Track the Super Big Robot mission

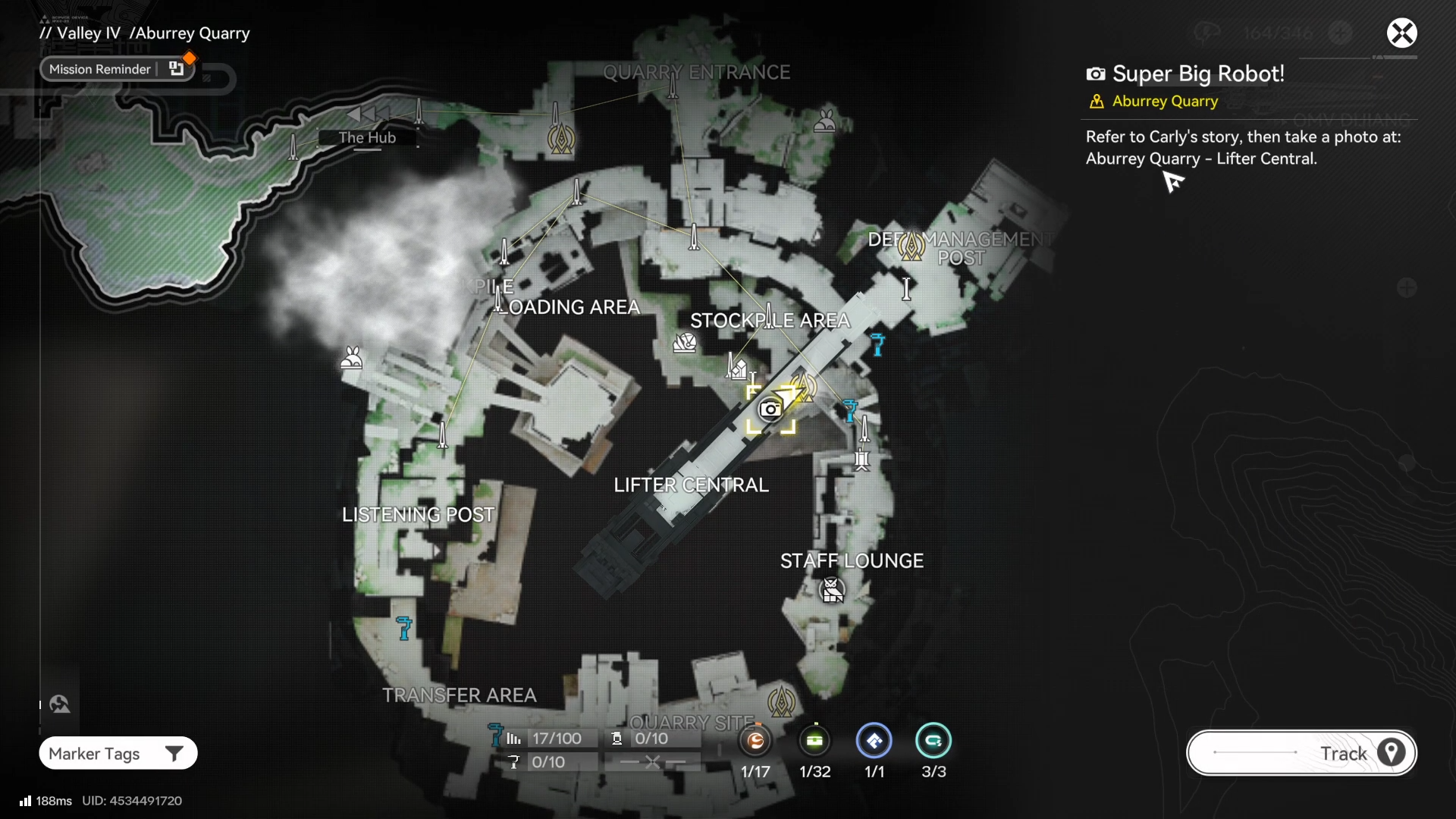pos(1301,753)
